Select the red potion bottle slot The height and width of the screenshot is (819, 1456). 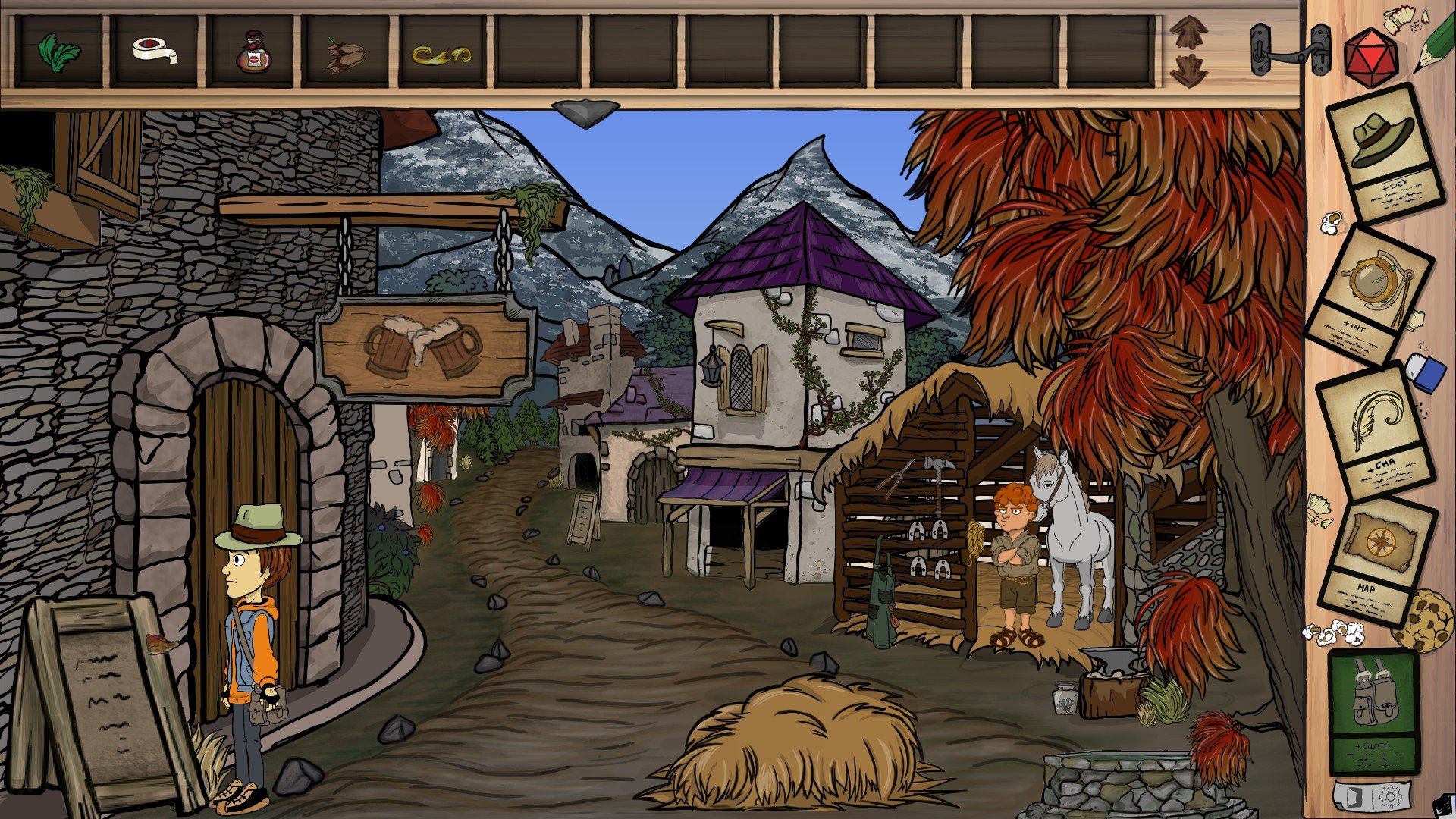tap(251, 52)
